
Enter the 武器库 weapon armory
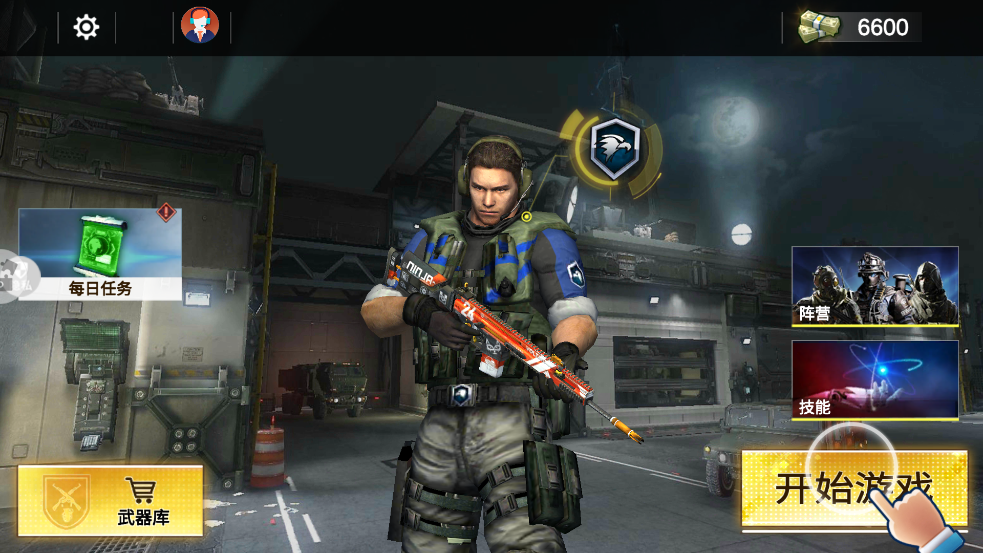(x=110, y=499)
